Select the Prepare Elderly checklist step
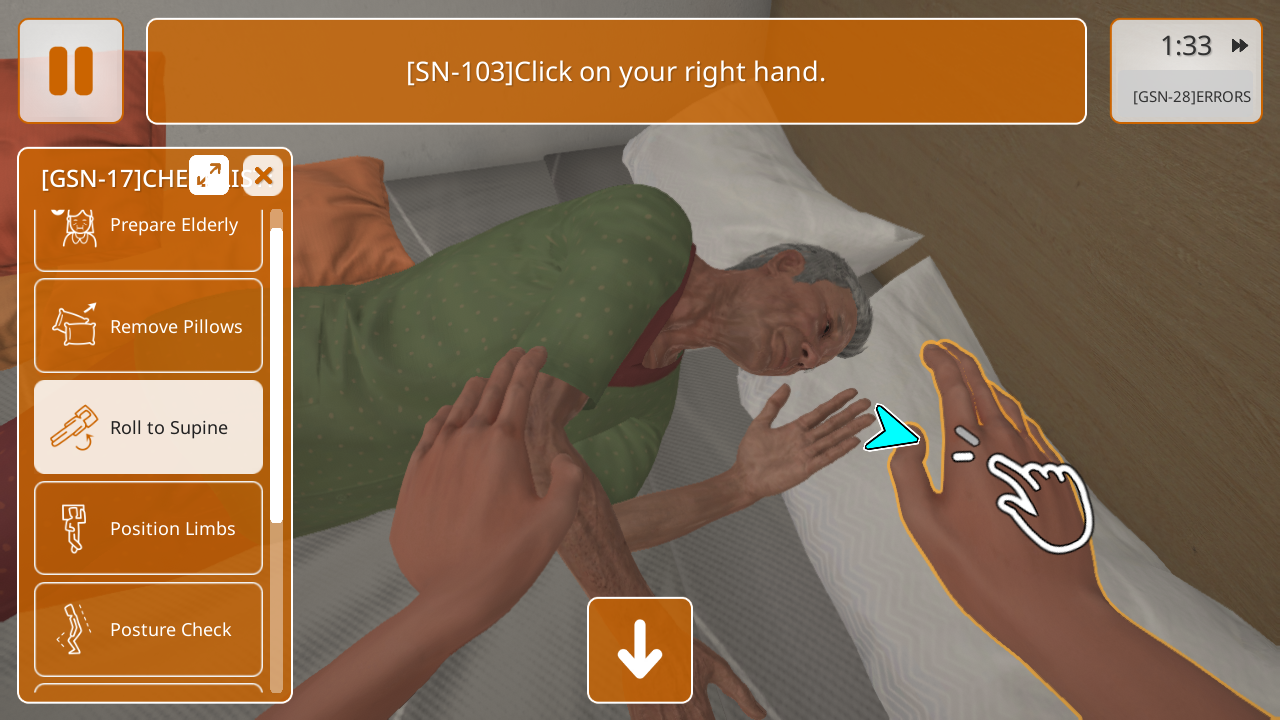The width and height of the screenshot is (1280, 720). (x=148, y=226)
